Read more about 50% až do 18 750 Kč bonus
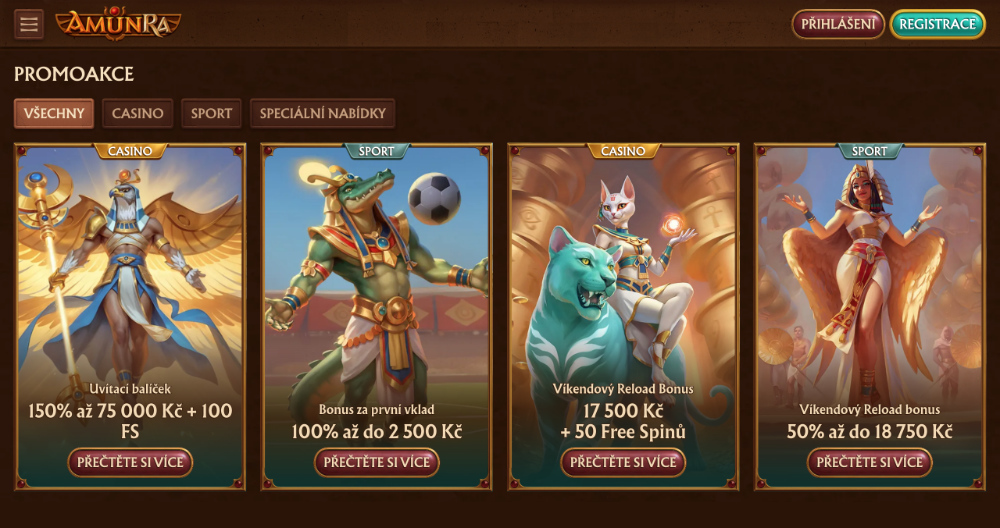This screenshot has width=1000, height=528. click(x=869, y=462)
